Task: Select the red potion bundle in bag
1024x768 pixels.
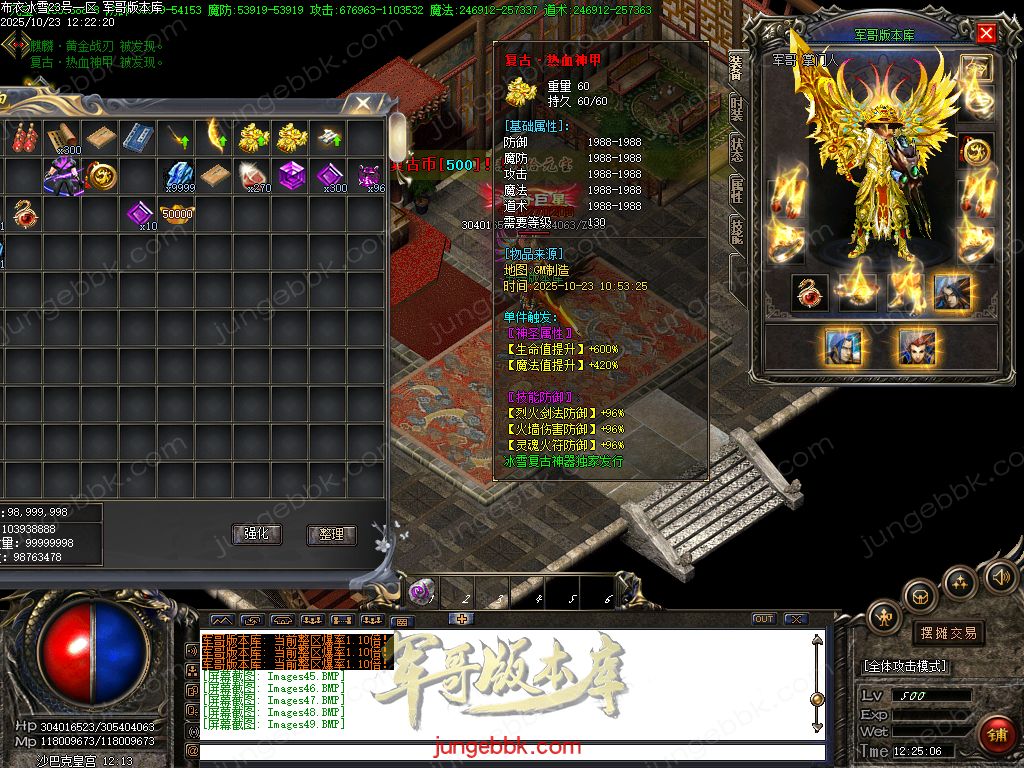Action: tap(24, 136)
